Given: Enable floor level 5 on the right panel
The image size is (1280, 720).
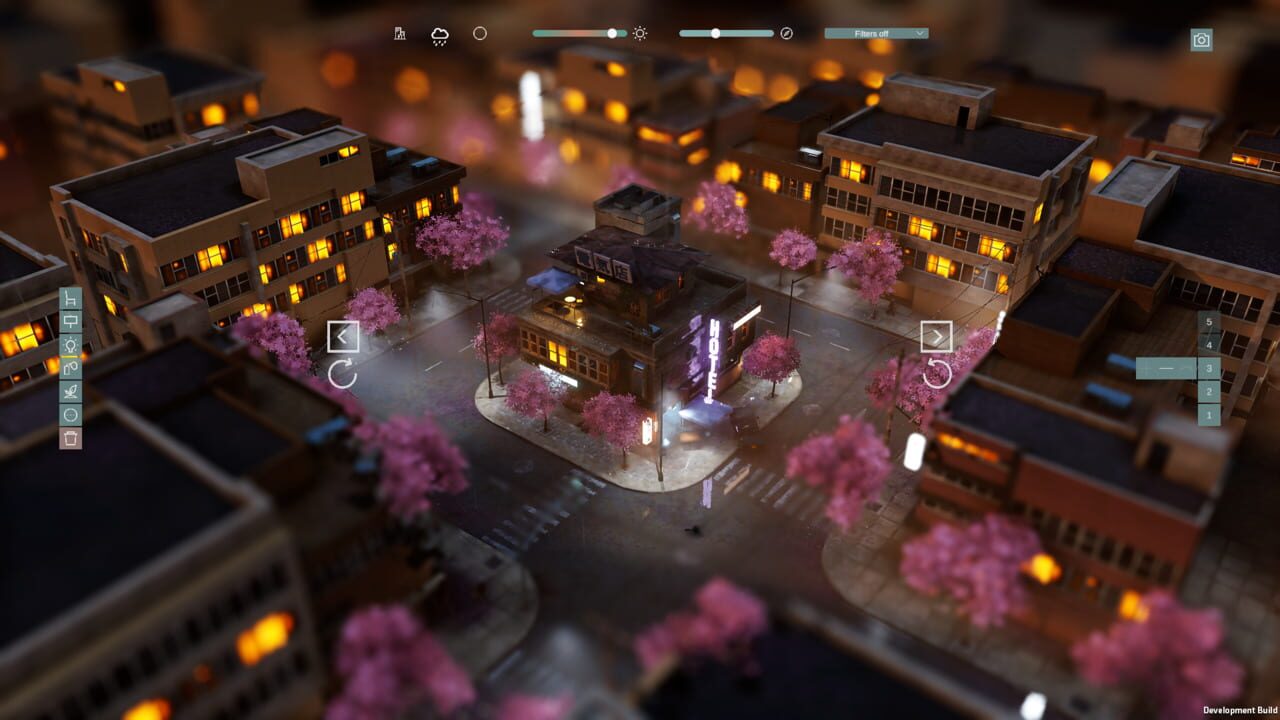Looking at the screenshot, I should (1207, 323).
